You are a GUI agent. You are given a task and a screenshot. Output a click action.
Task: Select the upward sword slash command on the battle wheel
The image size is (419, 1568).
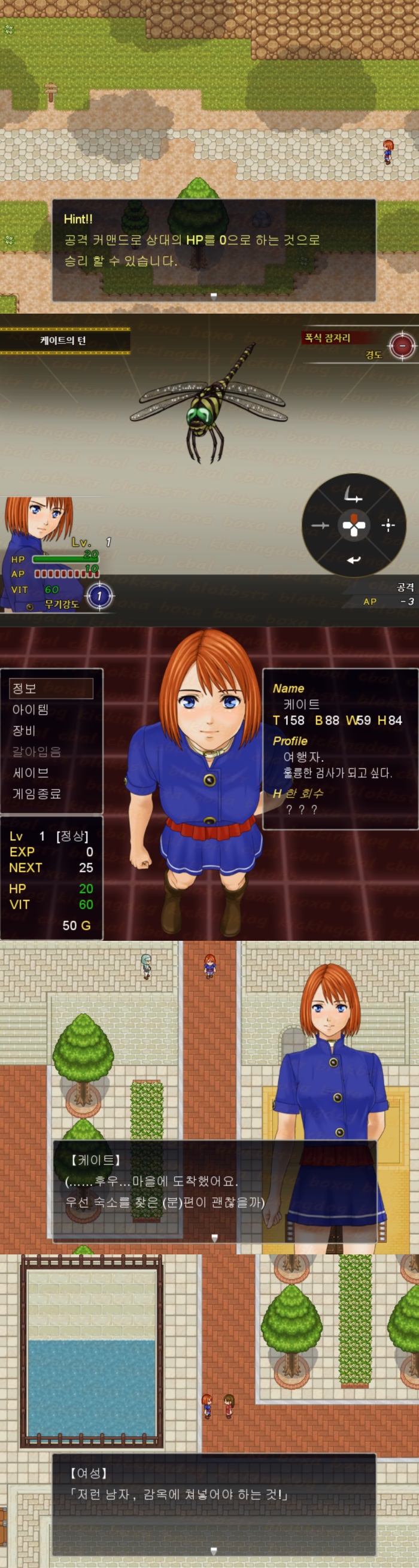point(353,496)
